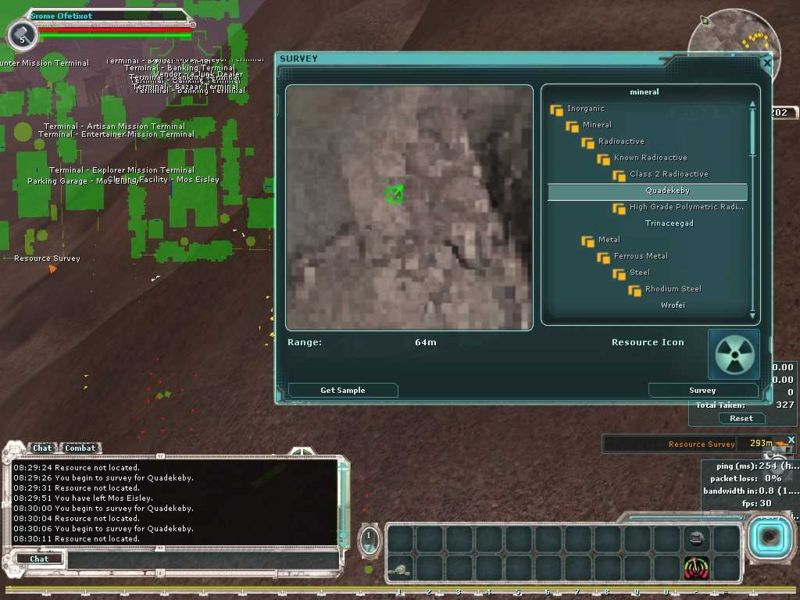Screen dimensions: 800x600
Task: Collapse the Inorganic folder
Action: (x=557, y=109)
